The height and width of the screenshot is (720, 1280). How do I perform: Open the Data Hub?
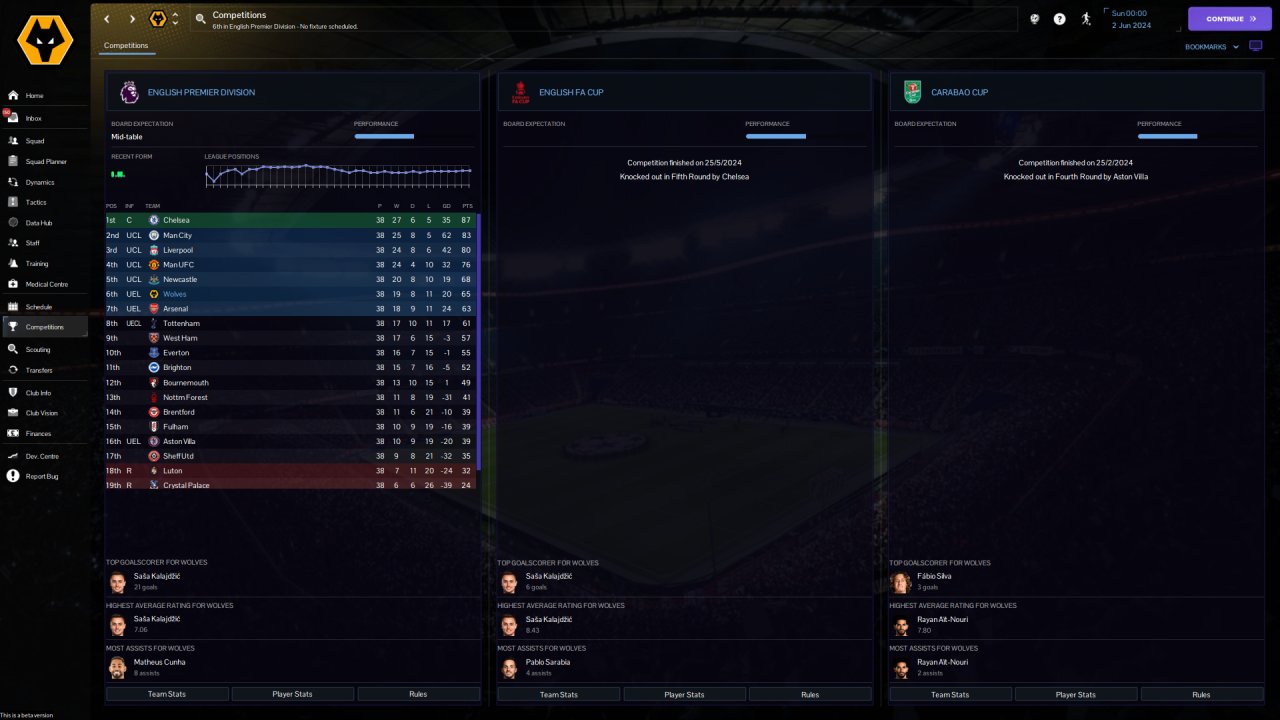(38, 222)
